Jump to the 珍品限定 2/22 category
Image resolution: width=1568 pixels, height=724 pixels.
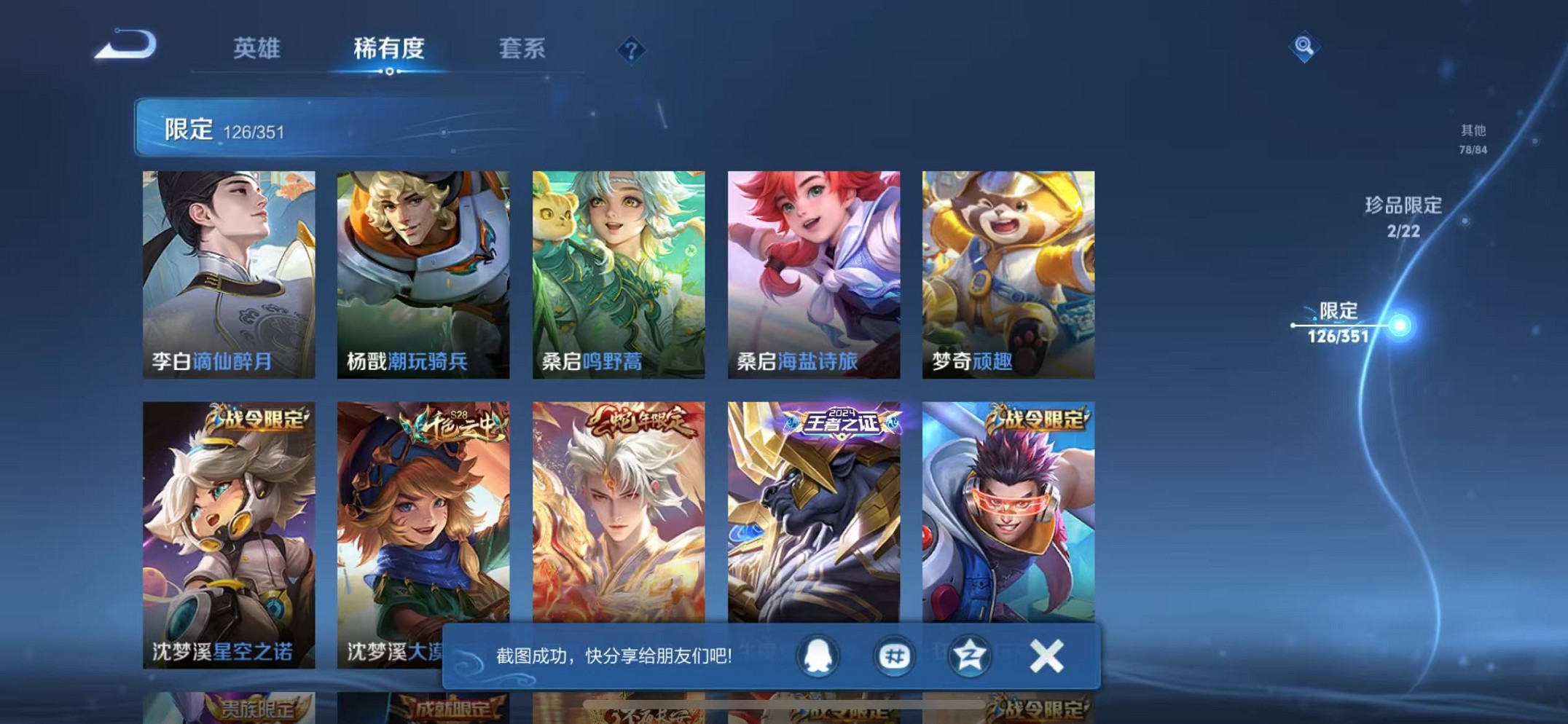[1402, 219]
